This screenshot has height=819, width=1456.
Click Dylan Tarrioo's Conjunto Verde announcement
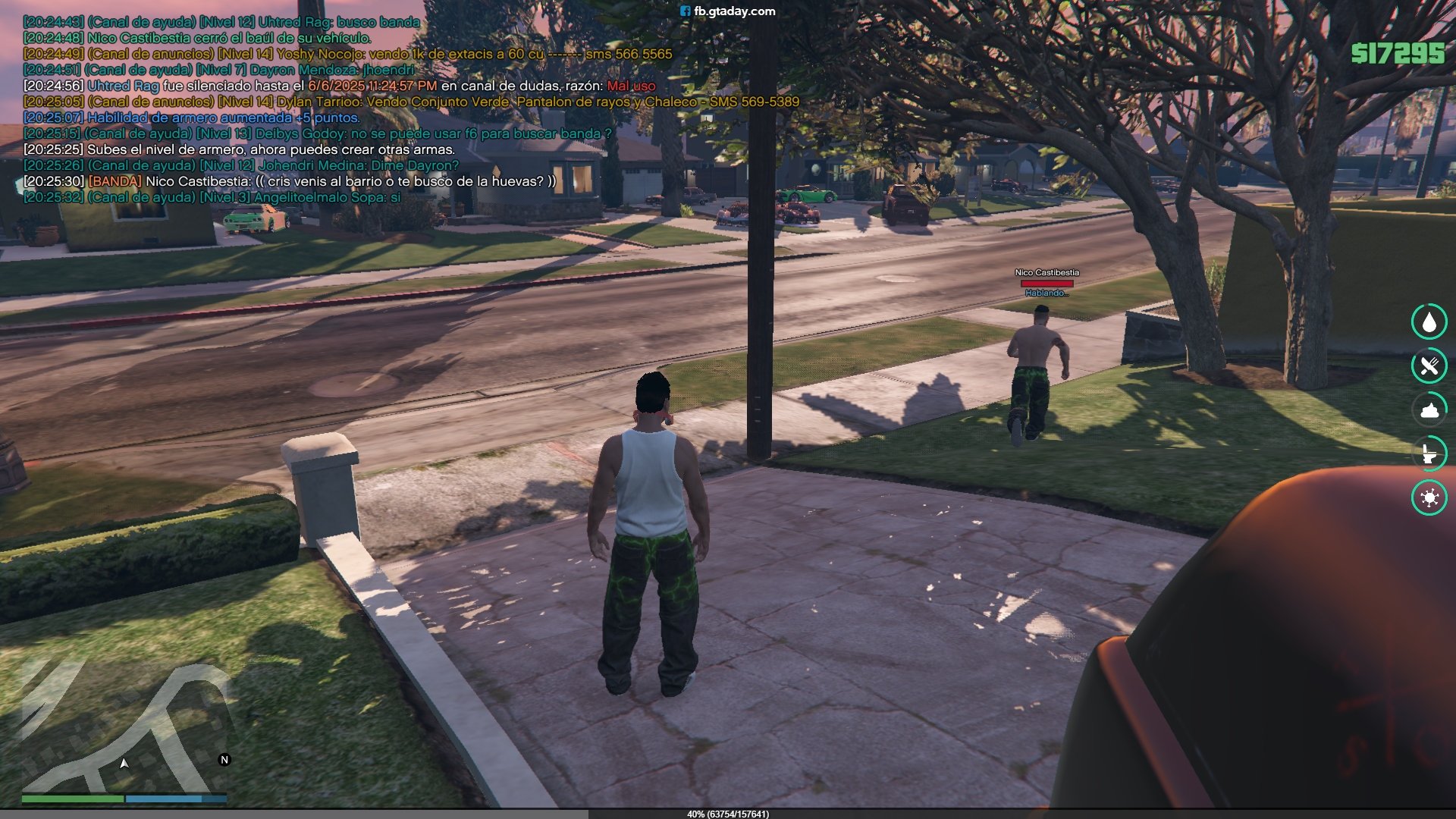[411, 102]
